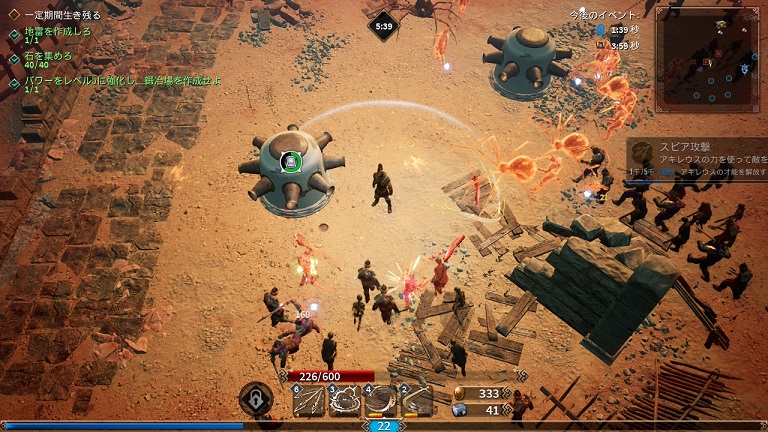
Task: Select the 石を集めろ objective
Action: [x=48, y=57]
